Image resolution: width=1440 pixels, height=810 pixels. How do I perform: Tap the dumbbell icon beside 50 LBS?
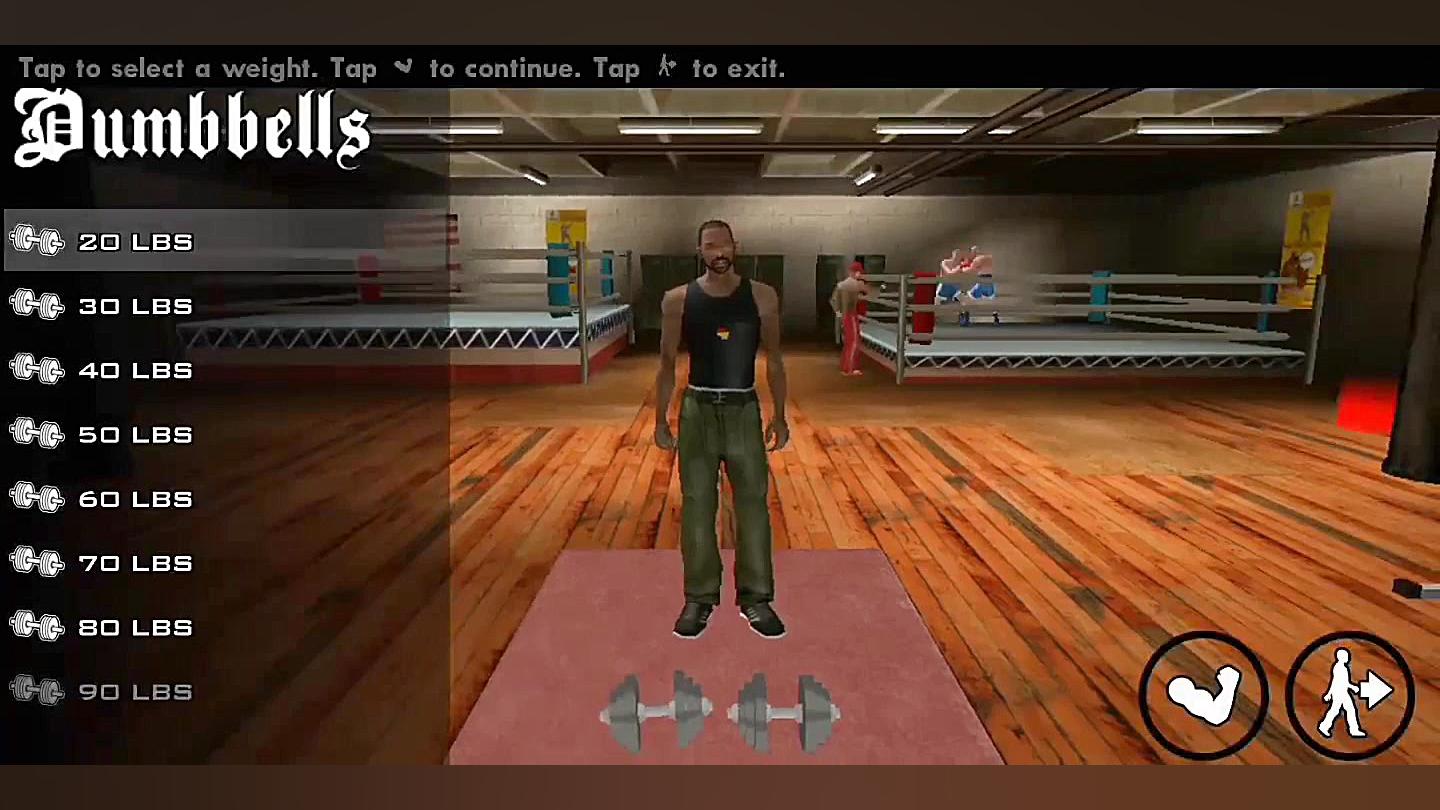click(37, 434)
